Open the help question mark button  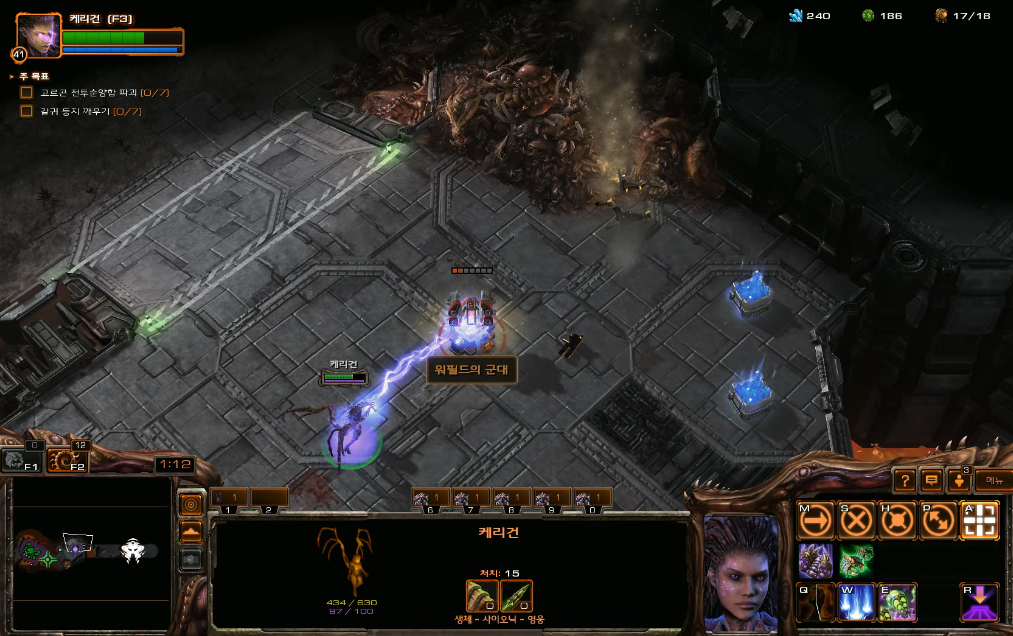point(903,480)
